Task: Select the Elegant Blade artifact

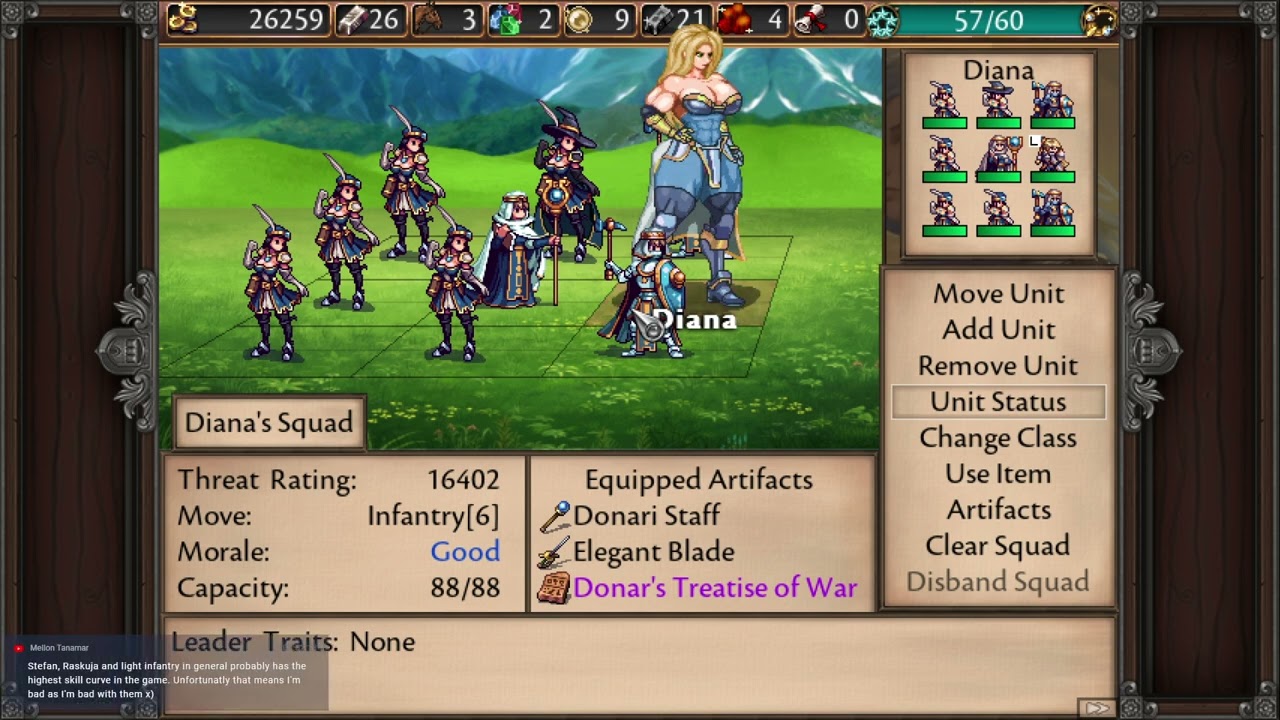Action: pyautogui.click(x=653, y=552)
